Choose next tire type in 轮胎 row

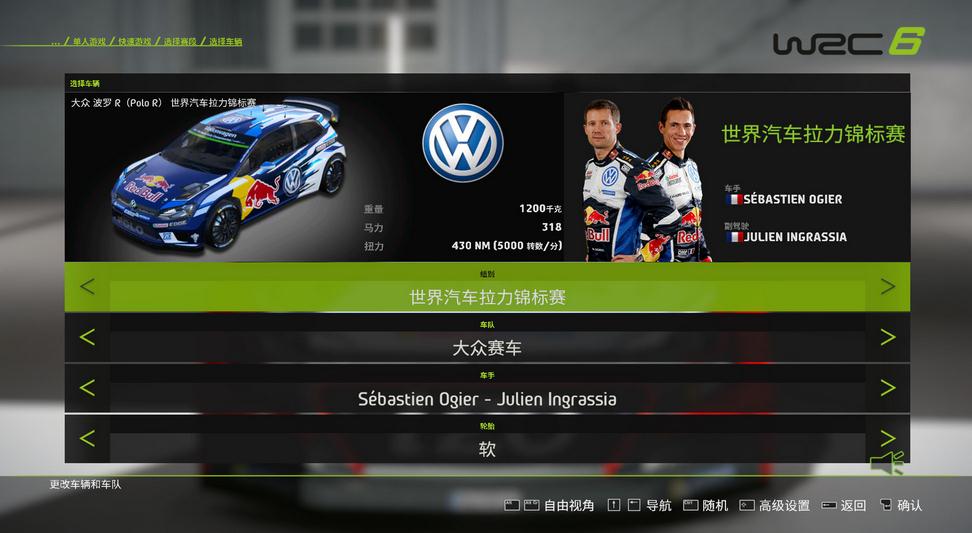(887, 438)
